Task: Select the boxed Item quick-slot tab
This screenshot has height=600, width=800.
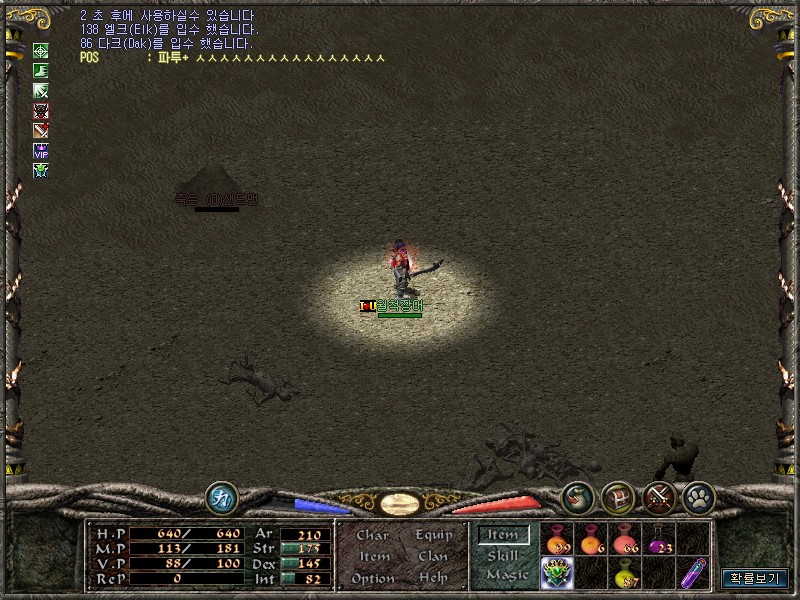Action: click(x=502, y=535)
